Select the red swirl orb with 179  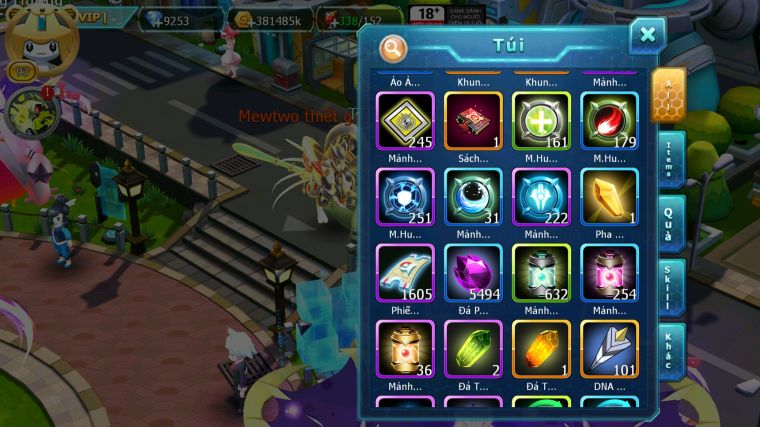[609, 121]
